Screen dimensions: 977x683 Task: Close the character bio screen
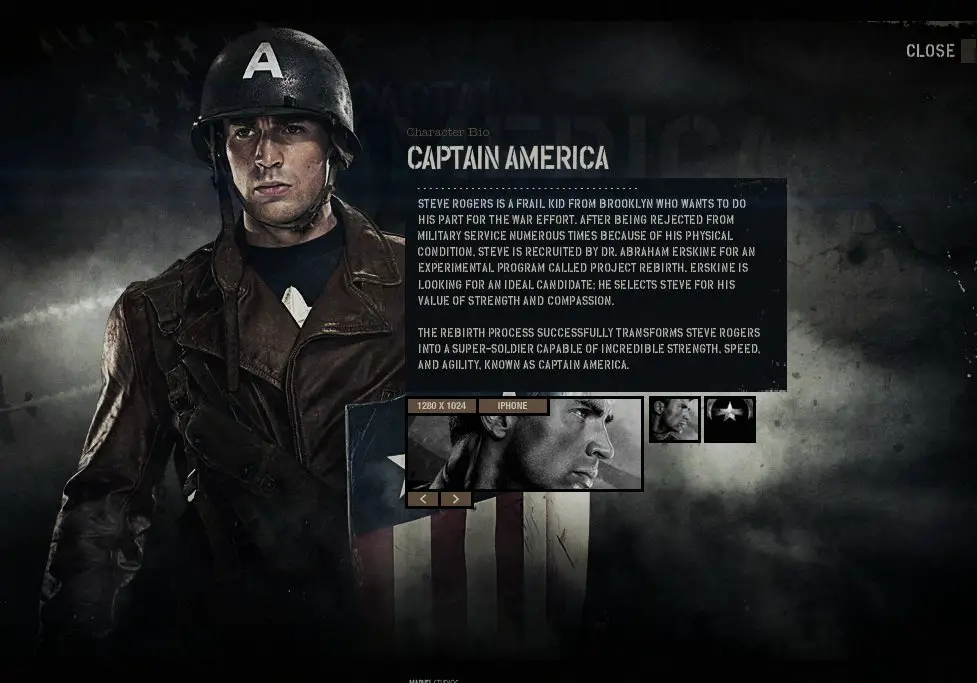click(931, 51)
